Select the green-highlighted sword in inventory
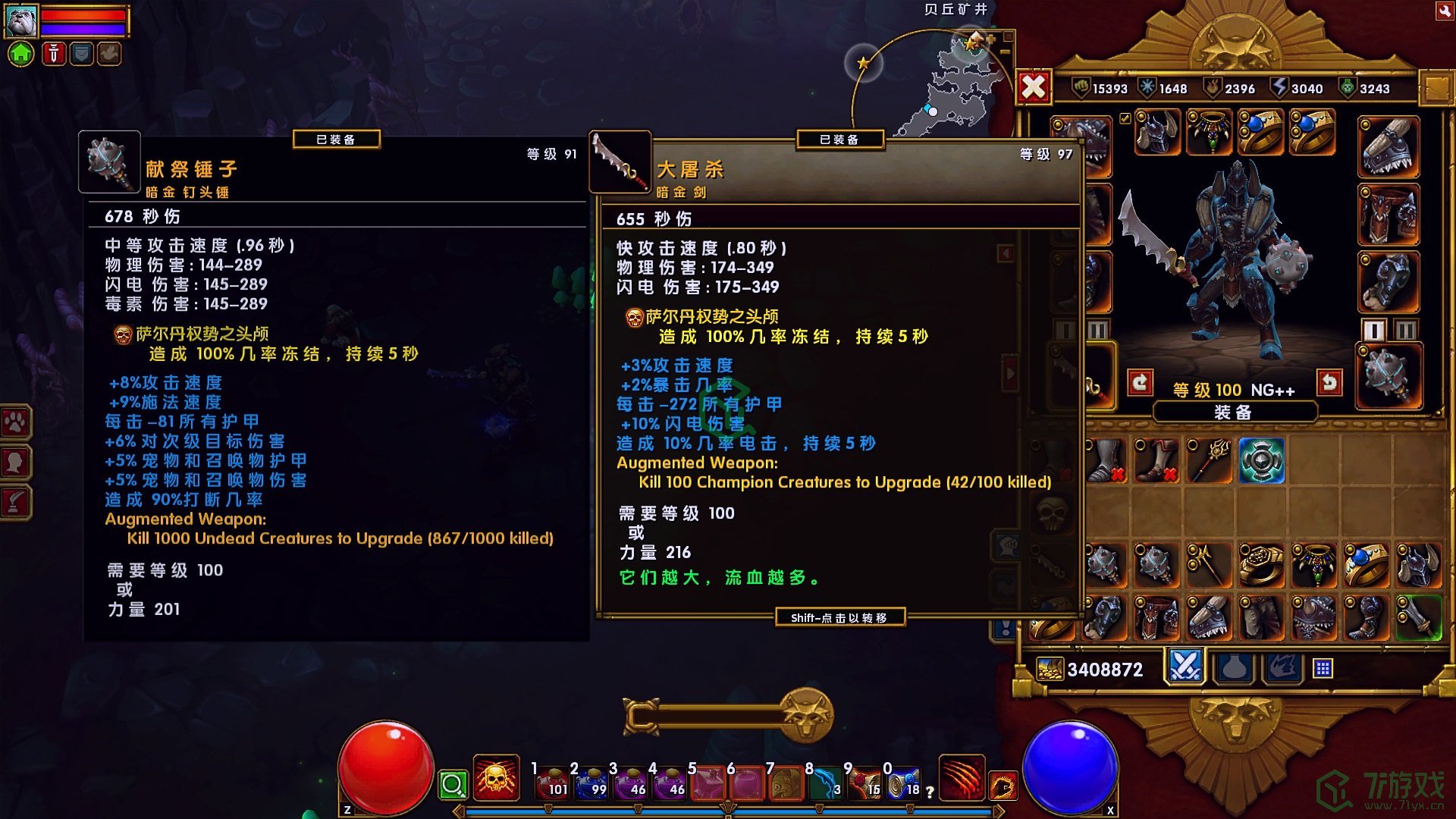The image size is (1456, 819). tap(1417, 617)
